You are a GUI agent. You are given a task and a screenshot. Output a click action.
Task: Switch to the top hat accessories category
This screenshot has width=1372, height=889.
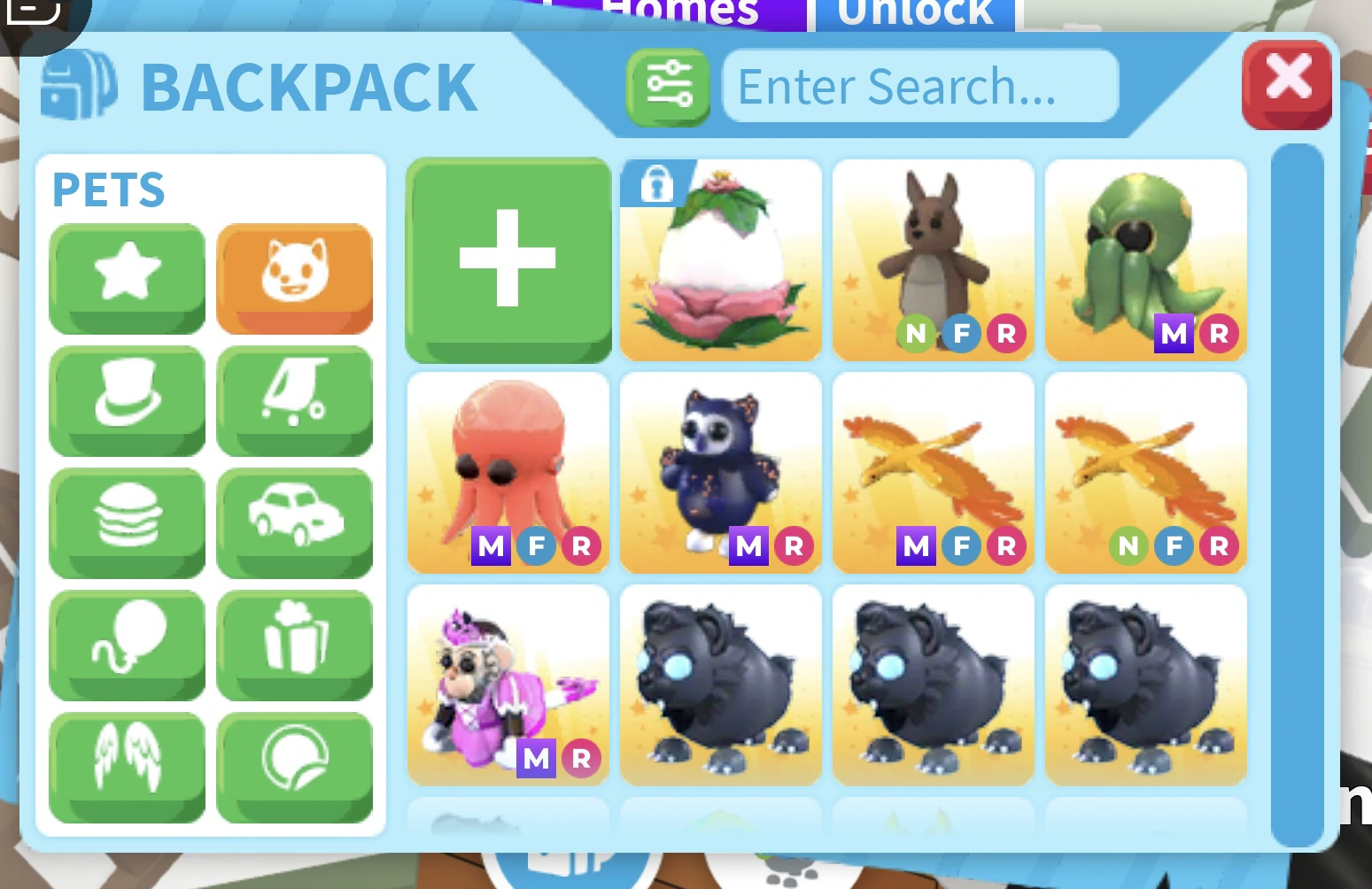point(127,401)
